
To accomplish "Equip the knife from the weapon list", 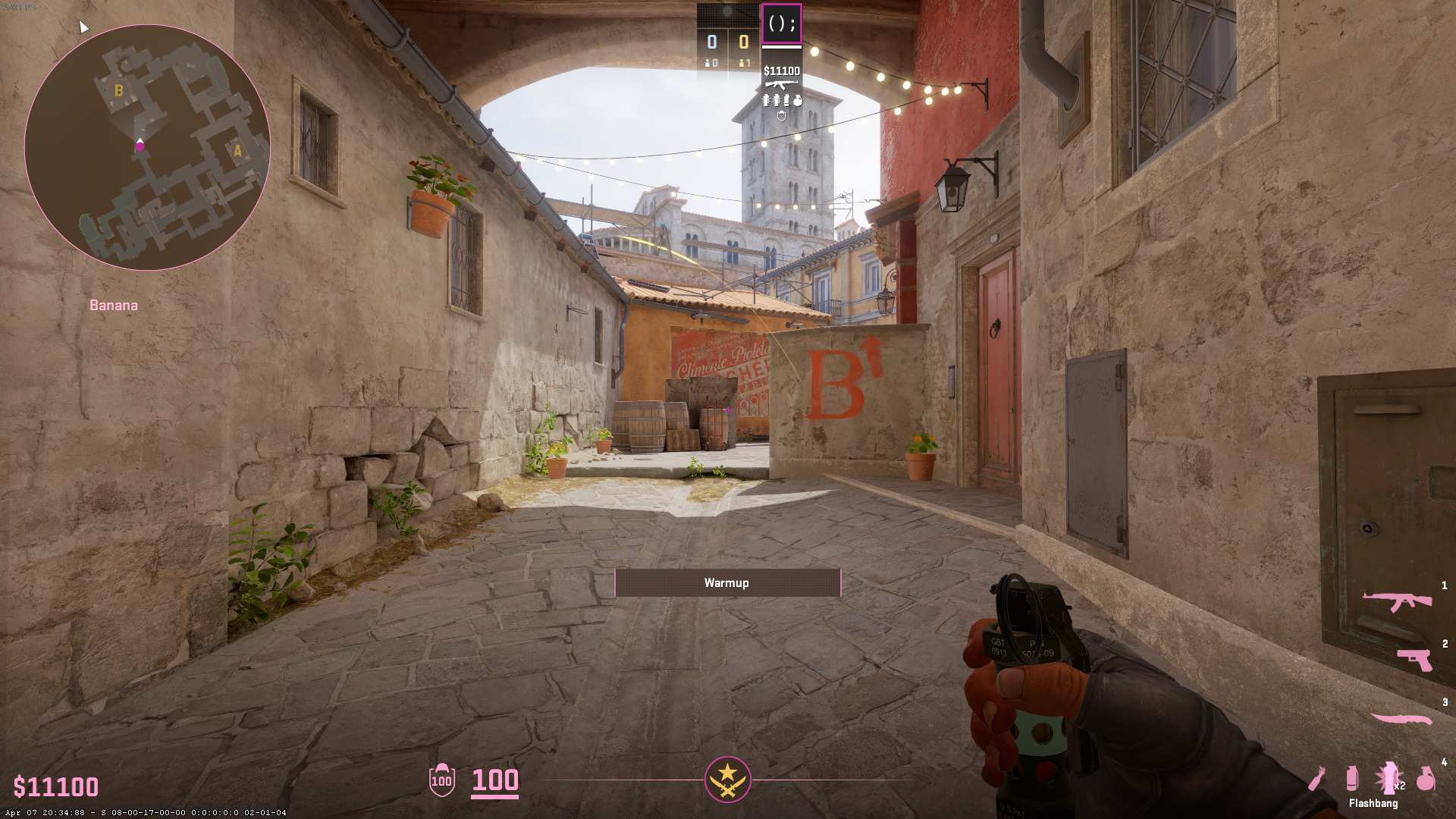I will pos(1401,718).
